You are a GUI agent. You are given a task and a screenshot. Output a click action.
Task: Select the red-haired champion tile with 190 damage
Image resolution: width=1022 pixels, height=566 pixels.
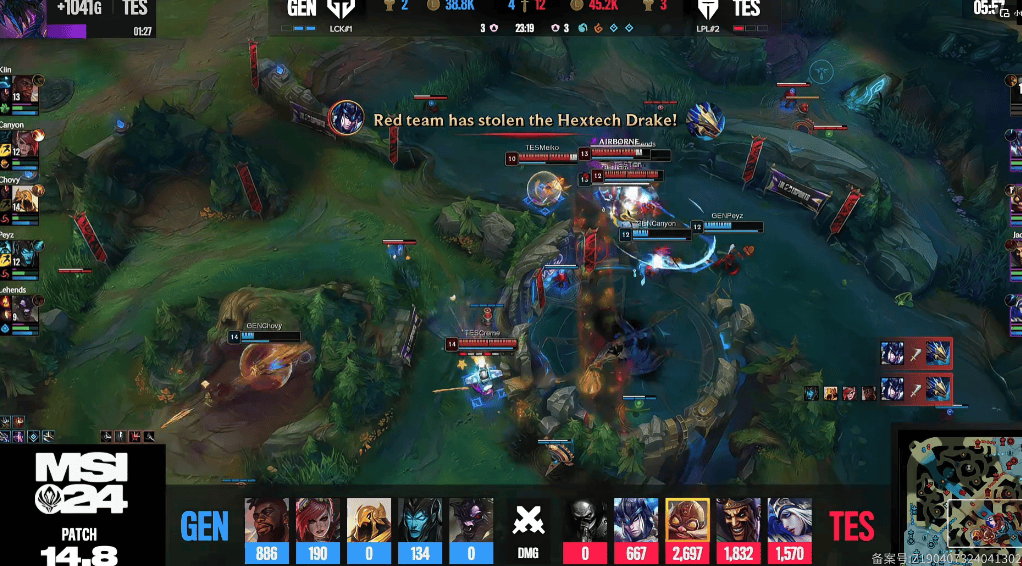click(318, 530)
